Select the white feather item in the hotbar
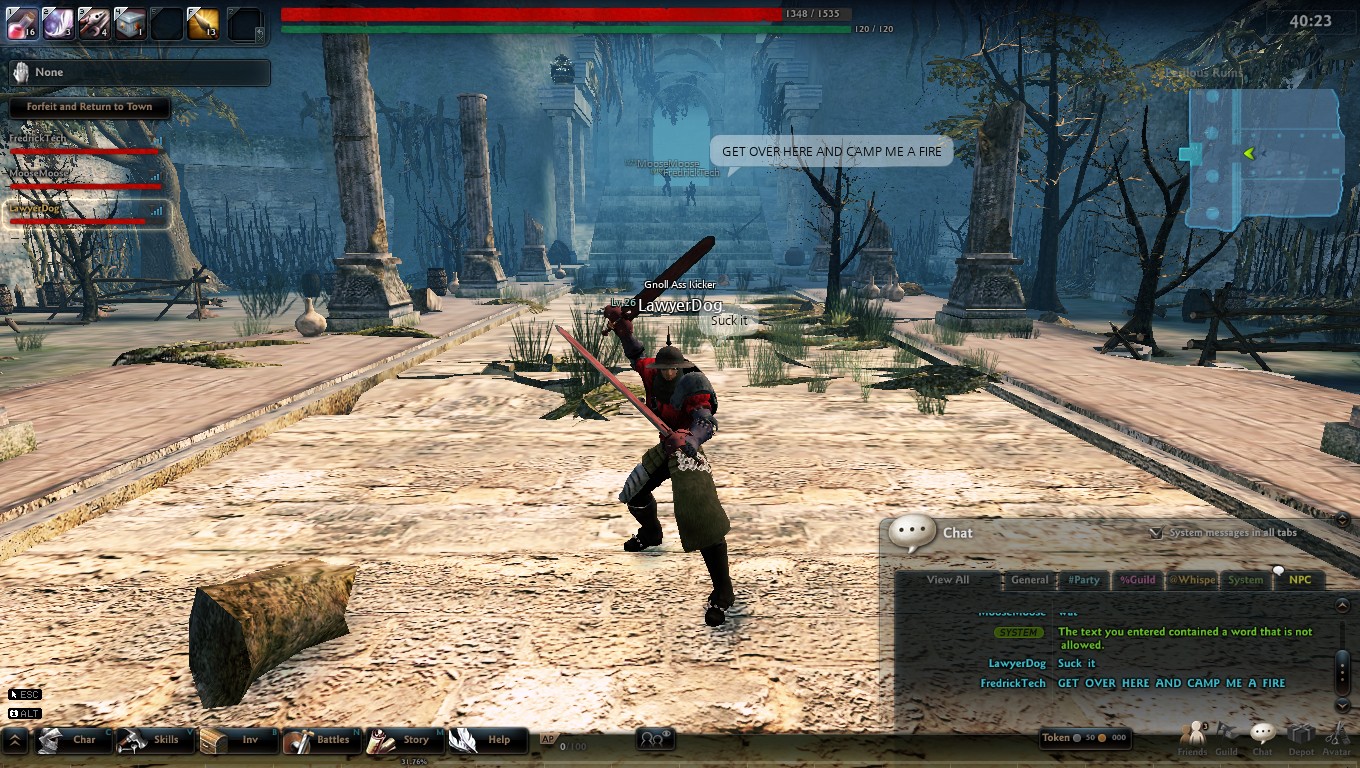1360x768 pixels. (x=58, y=23)
